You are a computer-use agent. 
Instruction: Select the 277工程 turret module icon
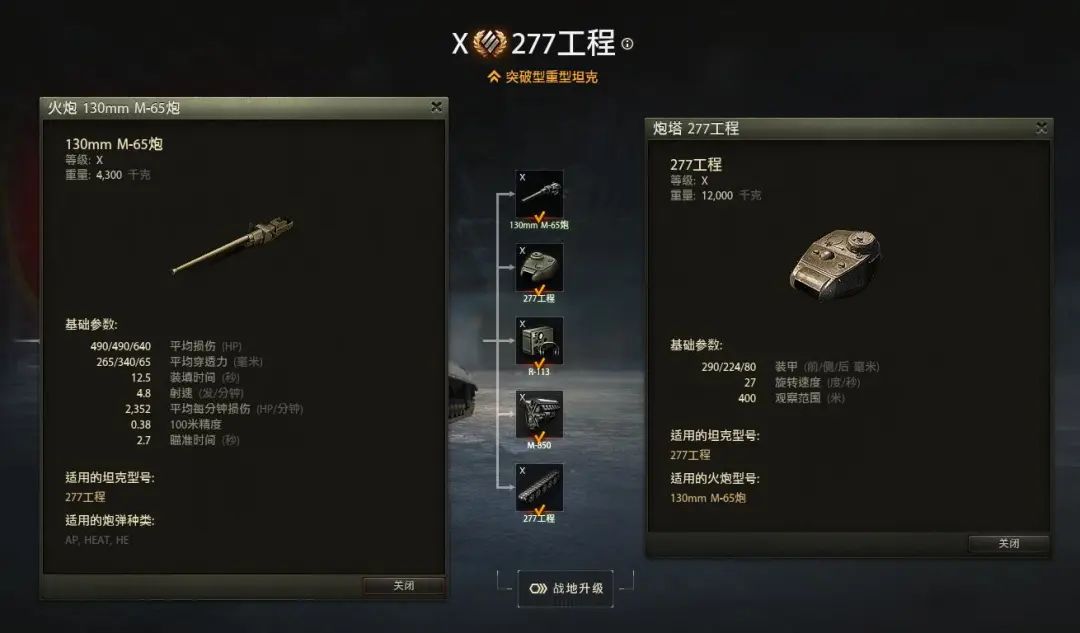[539, 268]
